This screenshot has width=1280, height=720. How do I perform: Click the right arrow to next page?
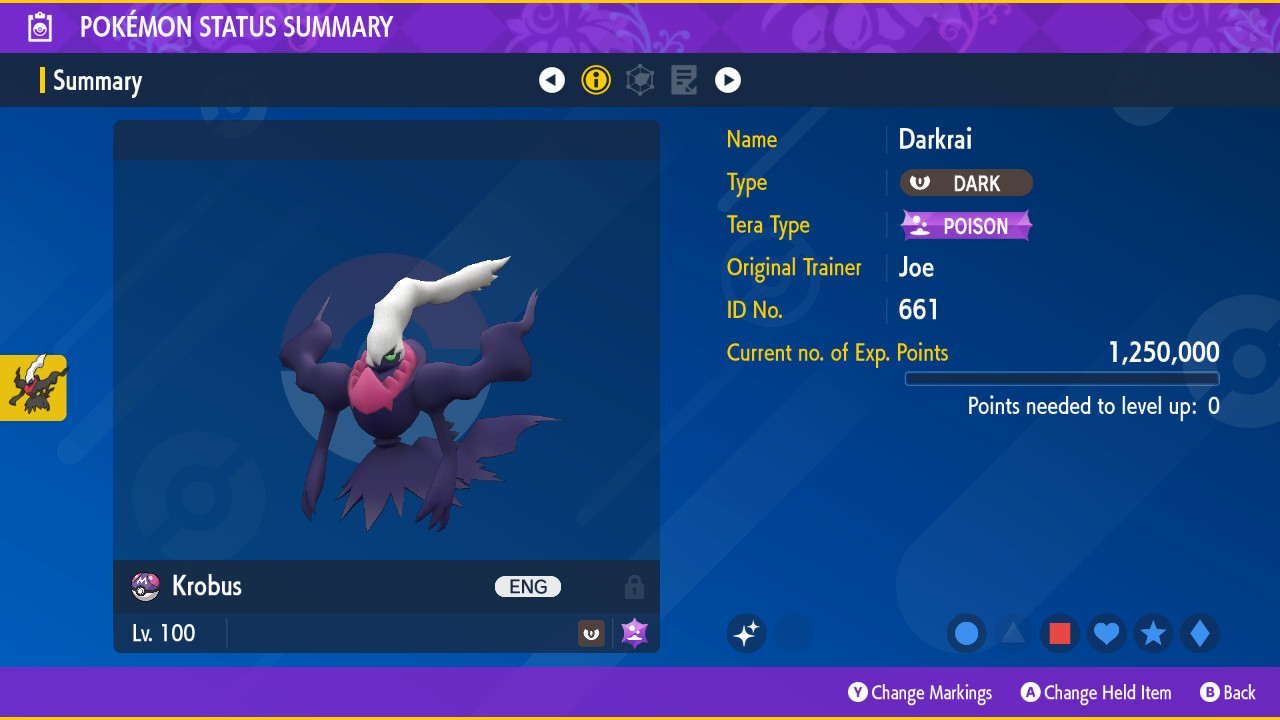[728, 80]
